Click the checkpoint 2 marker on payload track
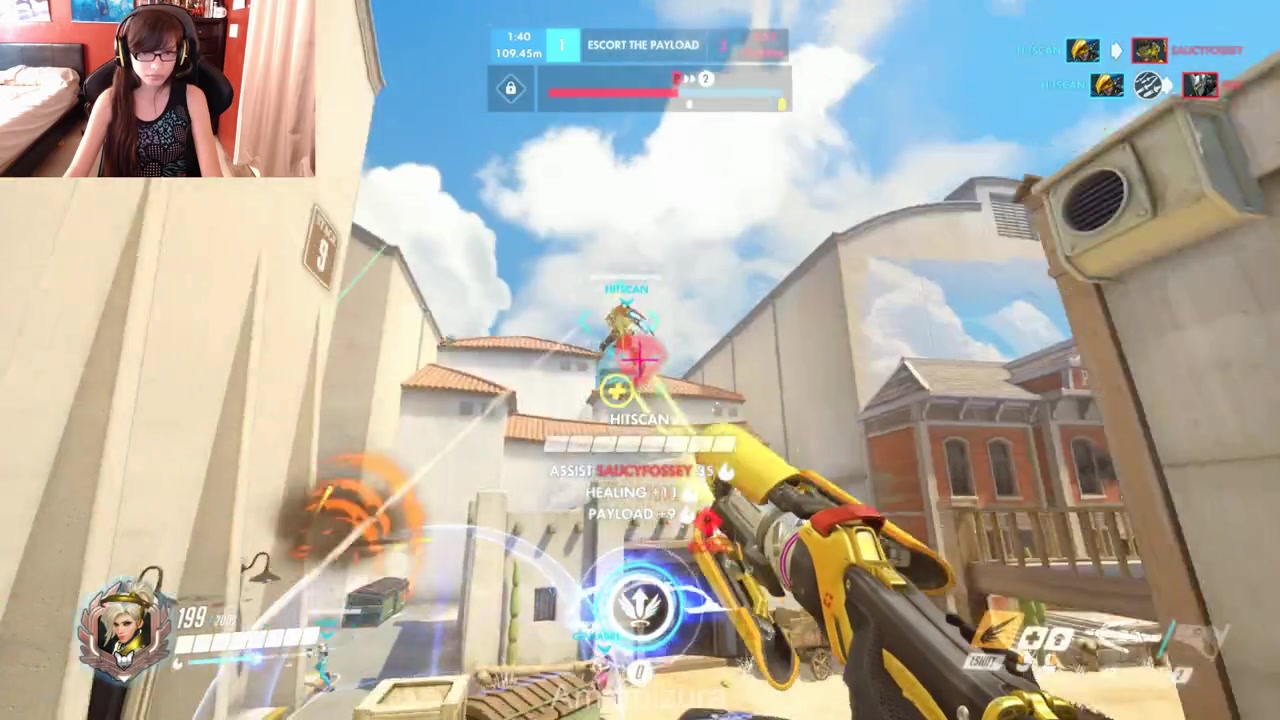Image resolution: width=1280 pixels, height=720 pixels. point(706,78)
